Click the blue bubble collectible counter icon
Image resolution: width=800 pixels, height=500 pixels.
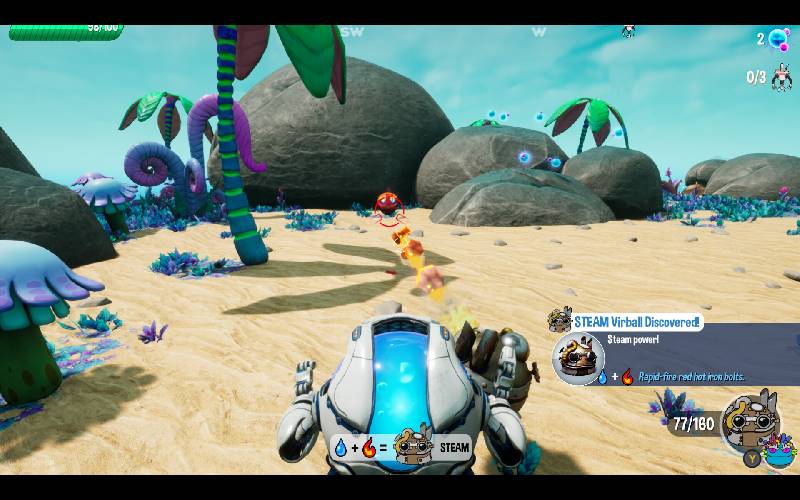(777, 40)
